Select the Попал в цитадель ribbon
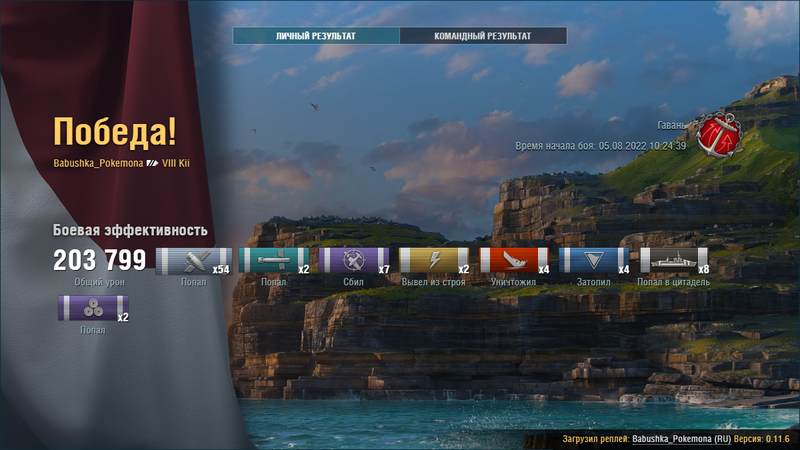The image size is (800, 450). click(673, 261)
